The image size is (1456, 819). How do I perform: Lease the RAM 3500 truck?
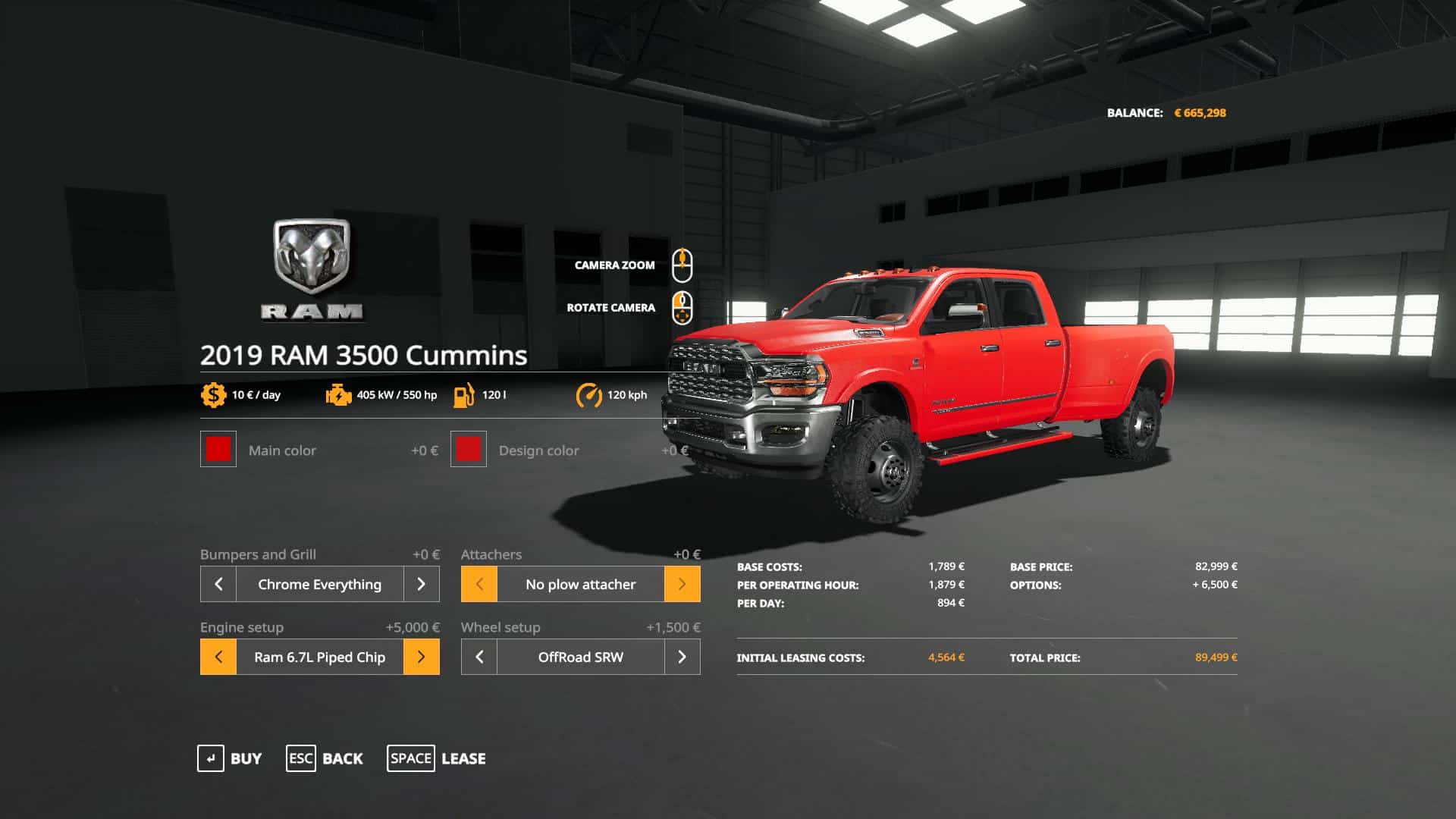(437, 758)
